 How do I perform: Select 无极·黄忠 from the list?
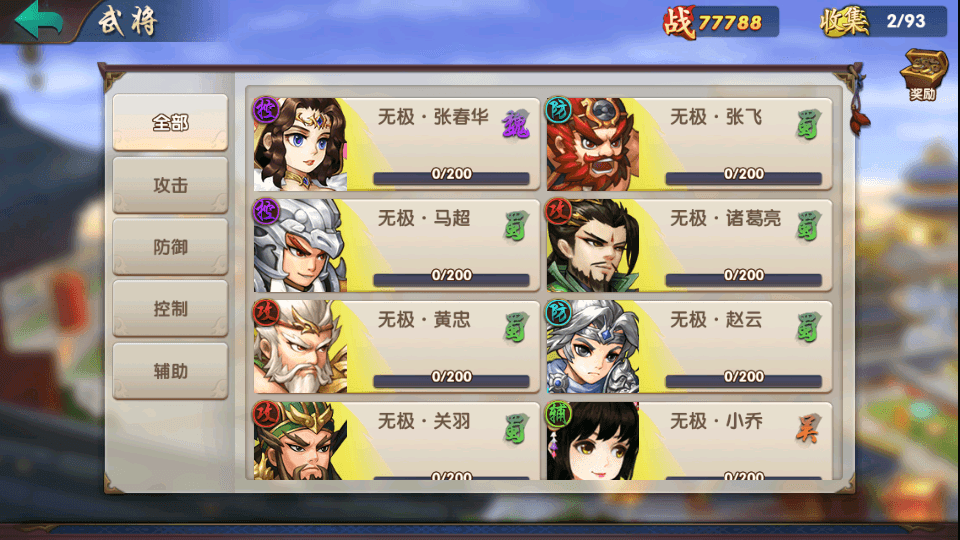tap(393, 346)
